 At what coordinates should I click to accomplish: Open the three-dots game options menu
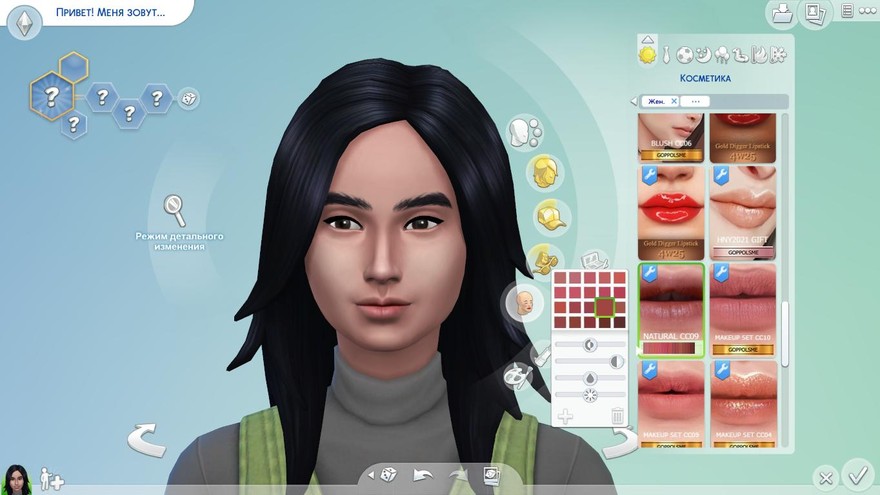[x=868, y=12]
